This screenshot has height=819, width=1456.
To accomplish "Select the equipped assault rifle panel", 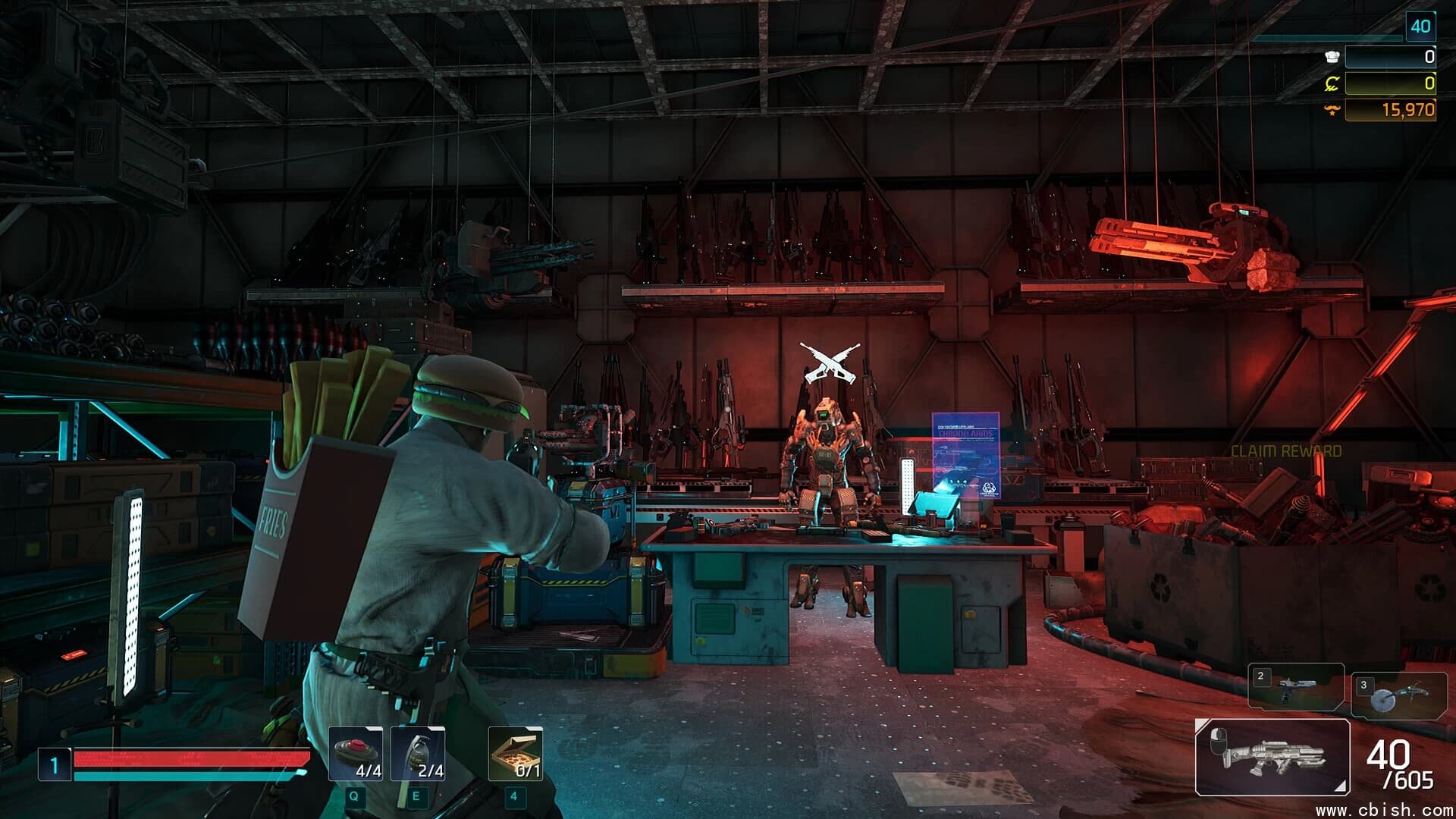I will 1272,757.
